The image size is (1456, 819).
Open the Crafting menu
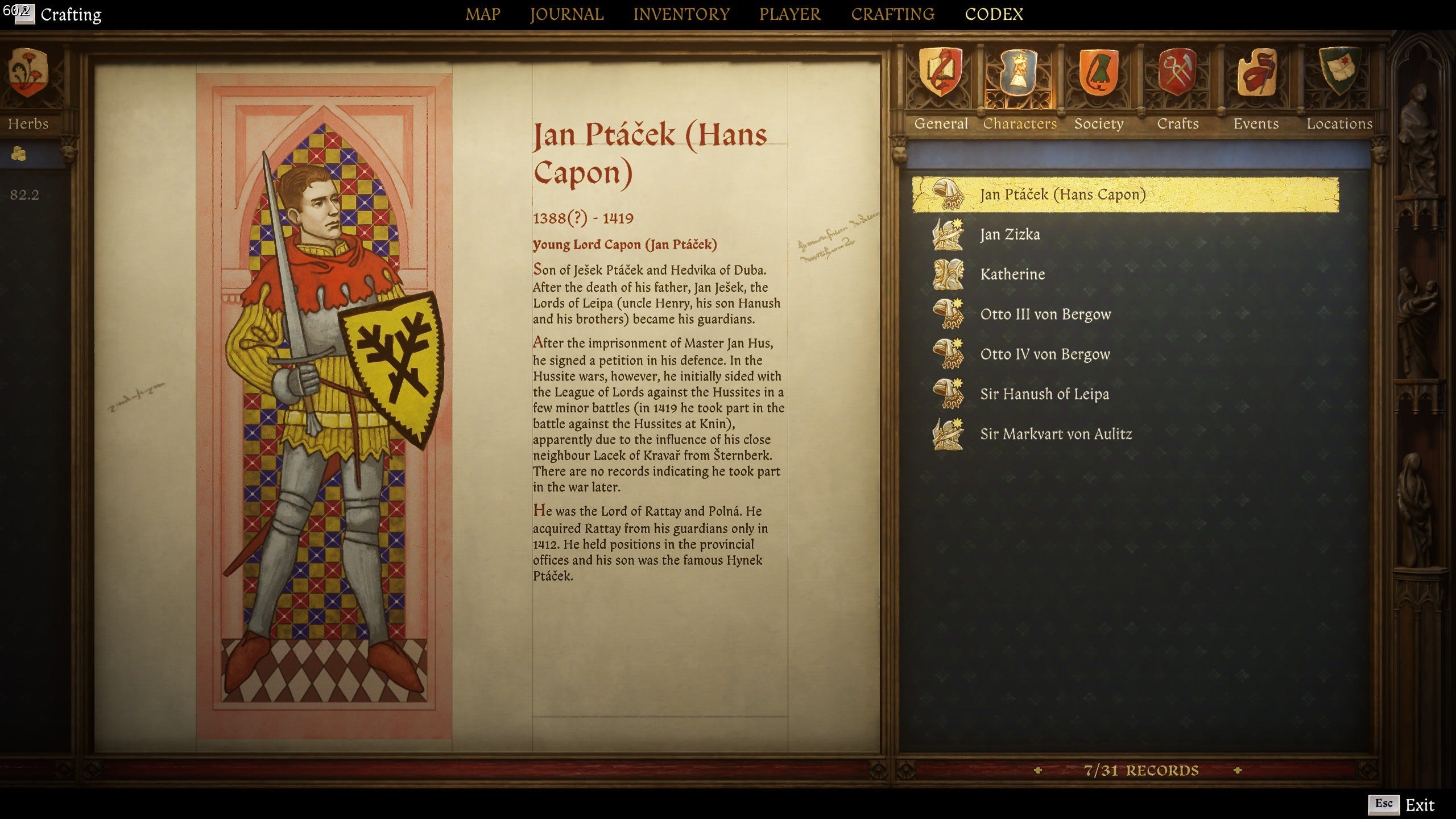892,14
